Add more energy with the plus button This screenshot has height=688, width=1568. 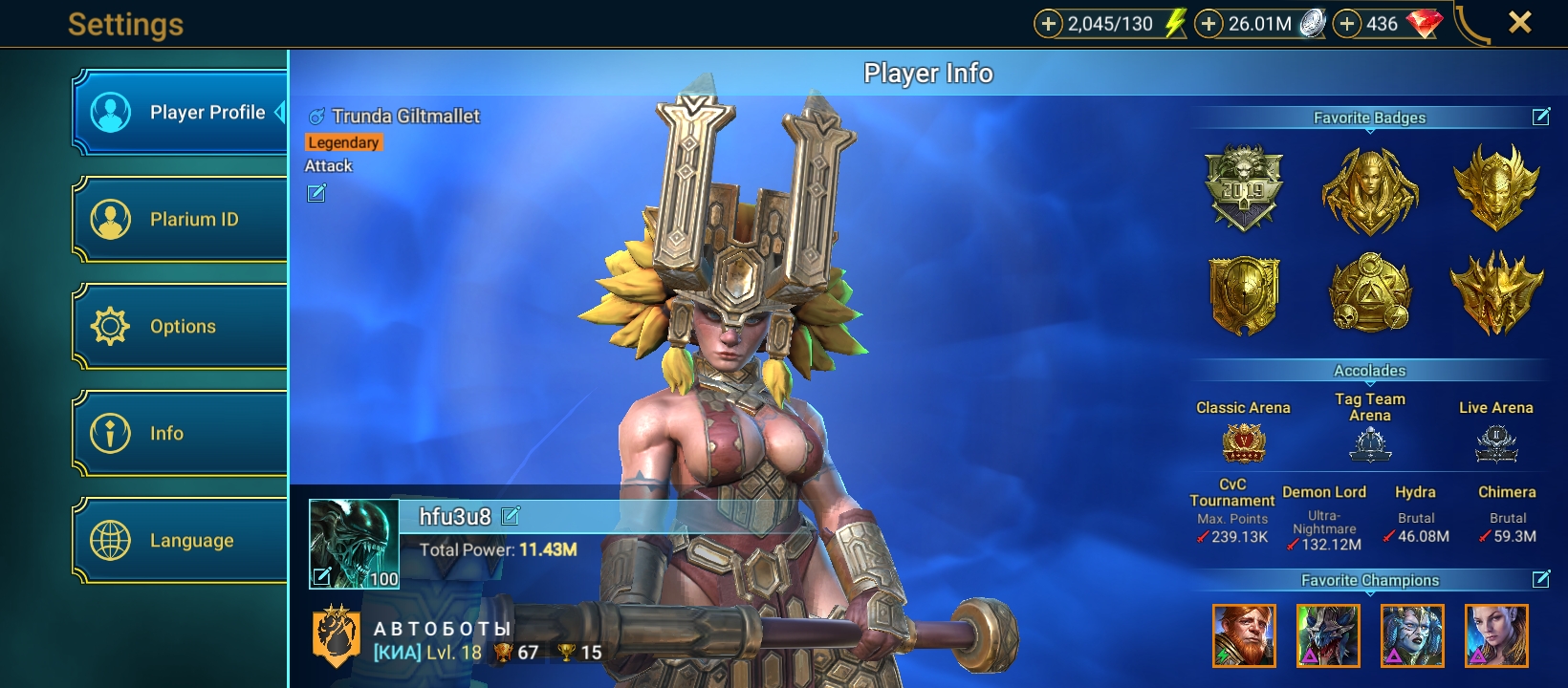click(1049, 24)
